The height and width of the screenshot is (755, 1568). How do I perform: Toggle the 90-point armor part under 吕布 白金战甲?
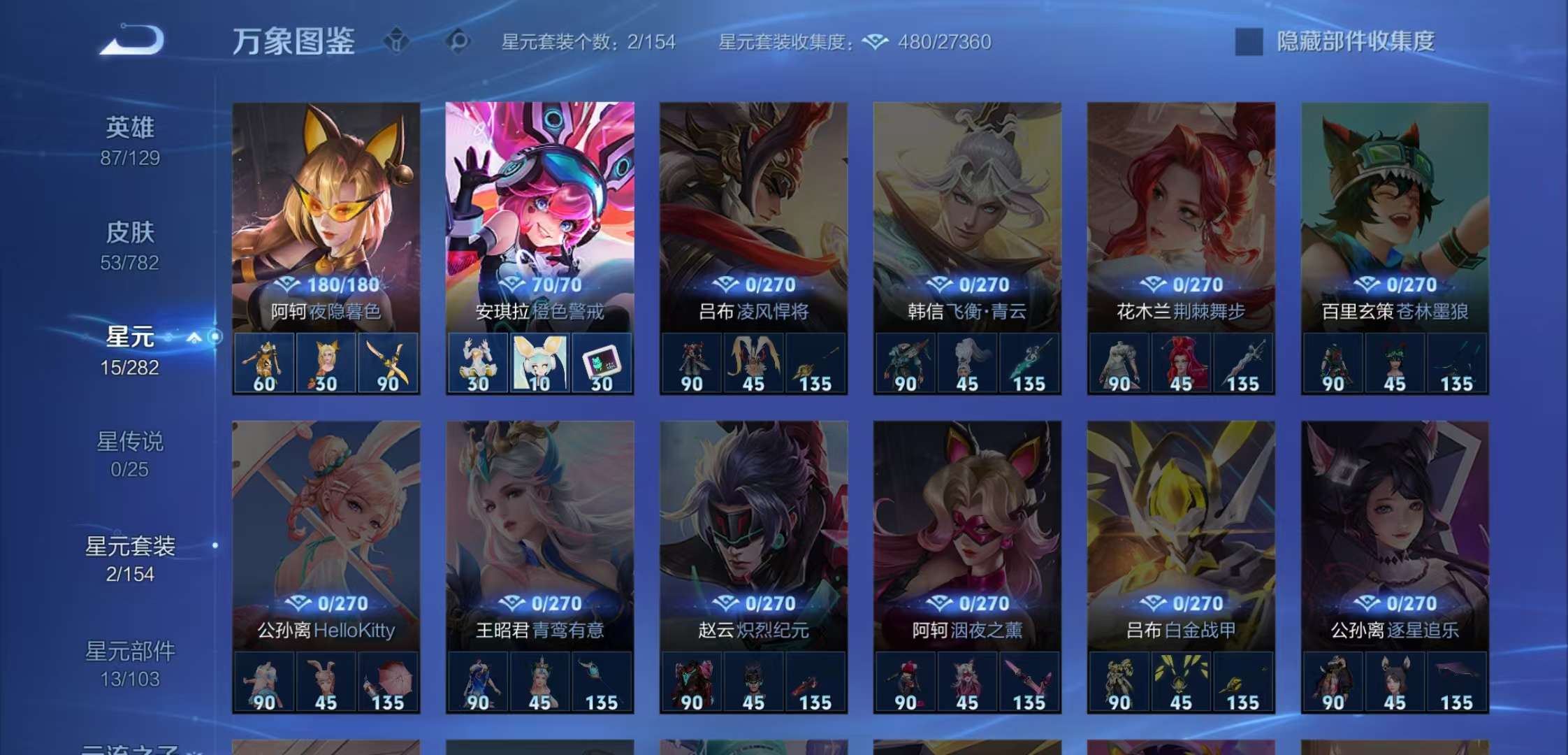[x=1119, y=680]
